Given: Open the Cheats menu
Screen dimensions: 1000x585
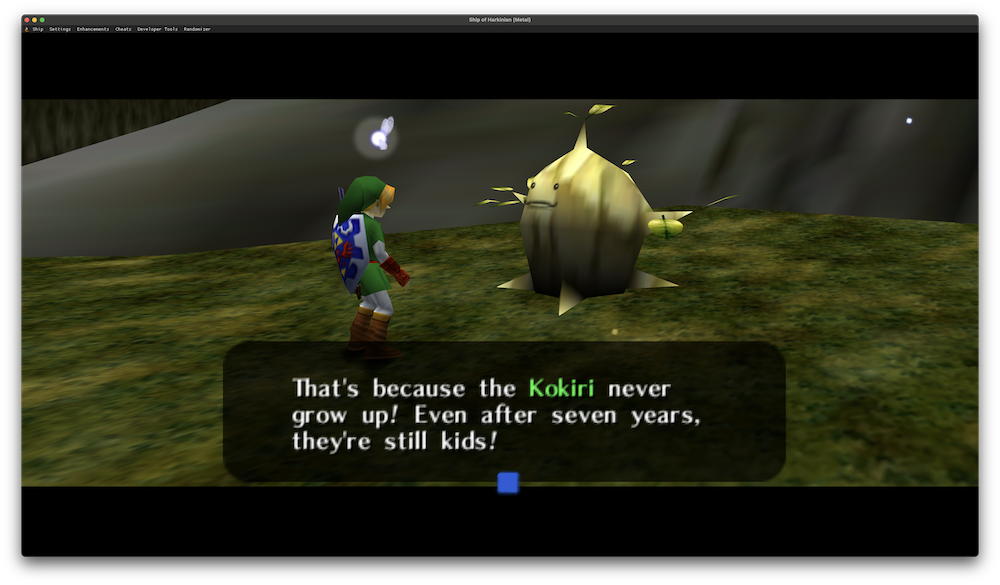Looking at the screenshot, I should 123,29.
